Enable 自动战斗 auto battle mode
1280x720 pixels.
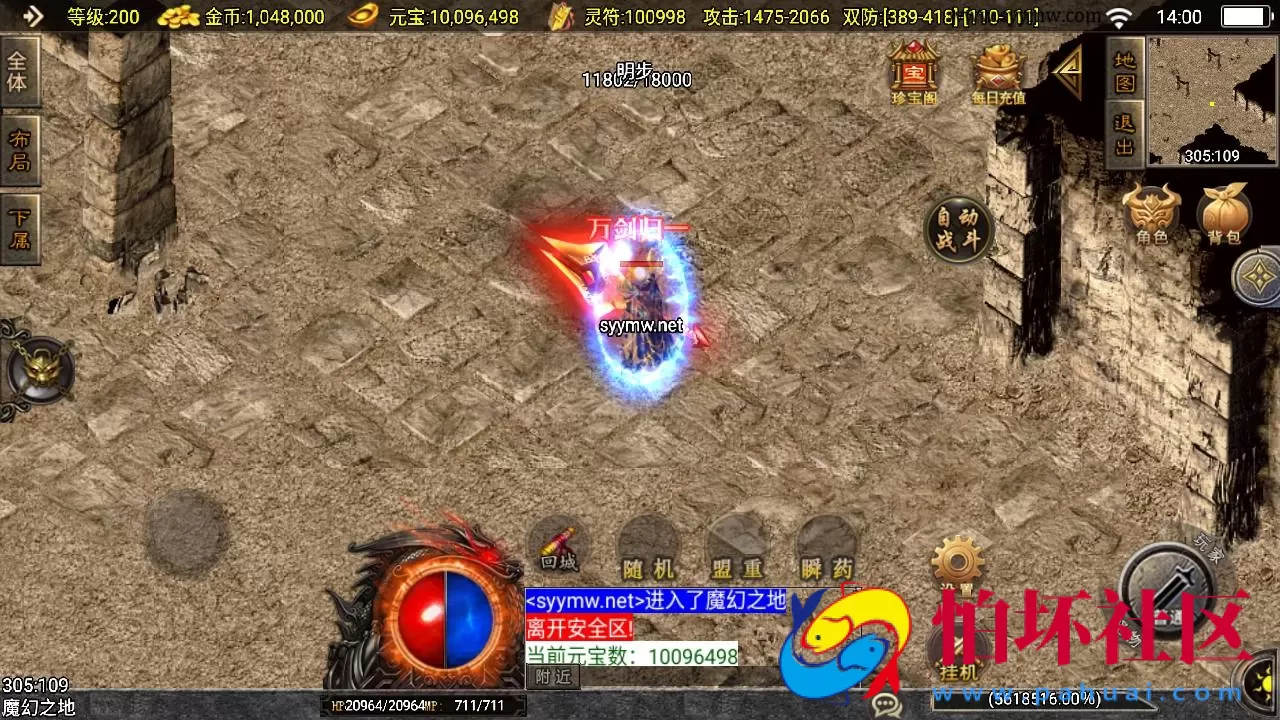tap(959, 230)
